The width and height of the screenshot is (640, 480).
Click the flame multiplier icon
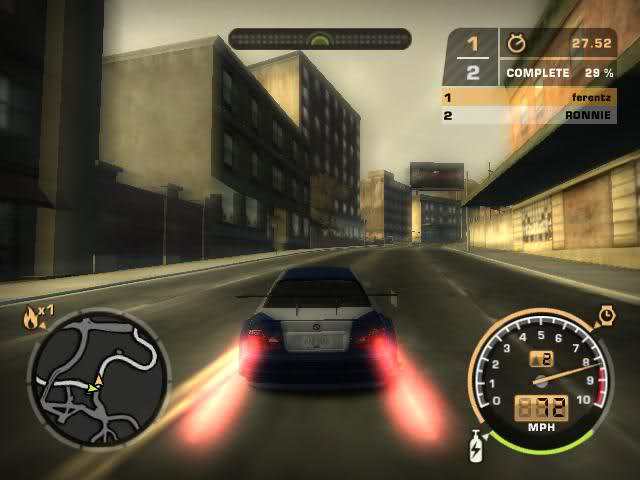(x=32, y=317)
